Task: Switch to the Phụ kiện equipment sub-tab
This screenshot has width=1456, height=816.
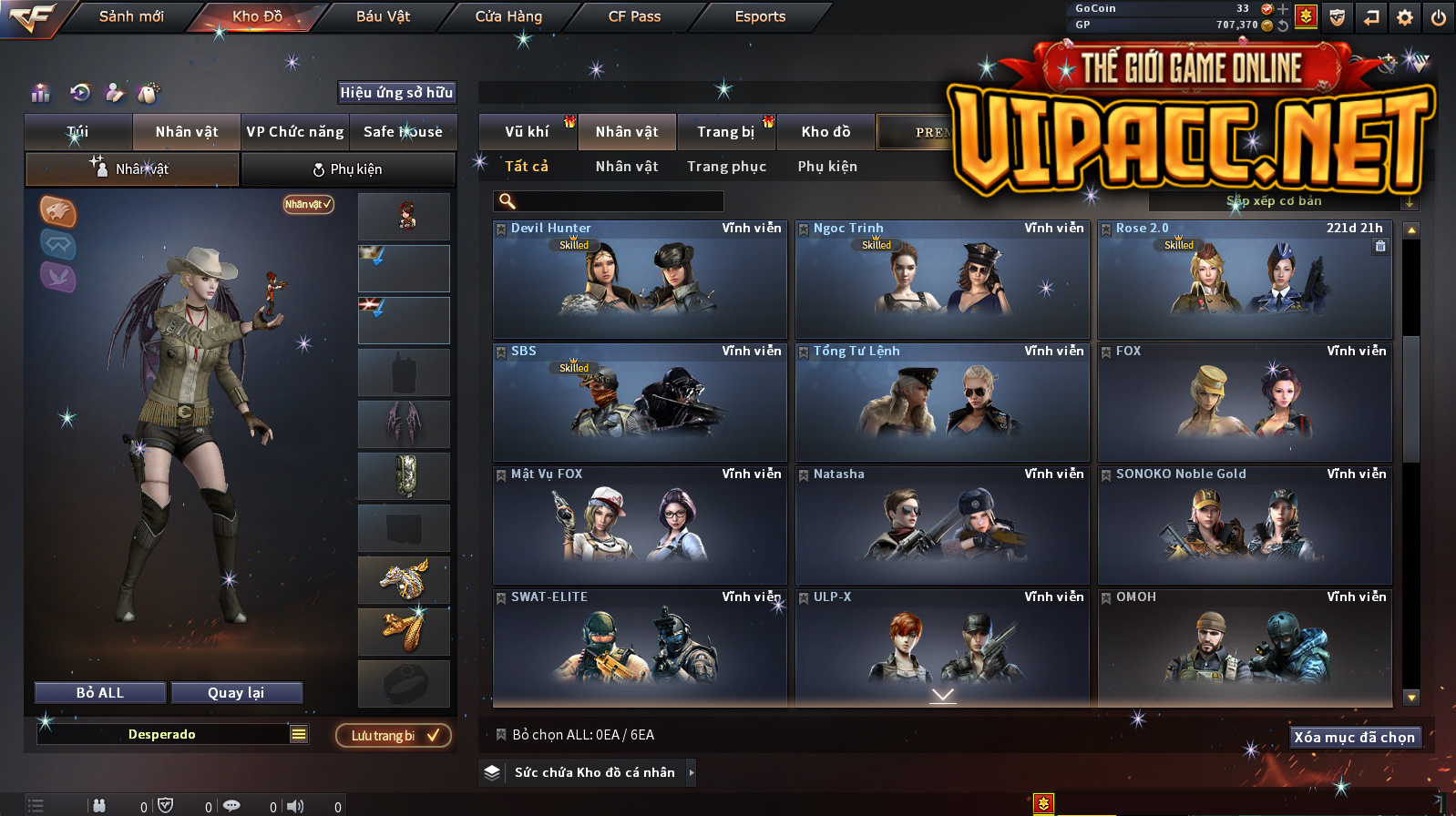Action: pos(347,169)
